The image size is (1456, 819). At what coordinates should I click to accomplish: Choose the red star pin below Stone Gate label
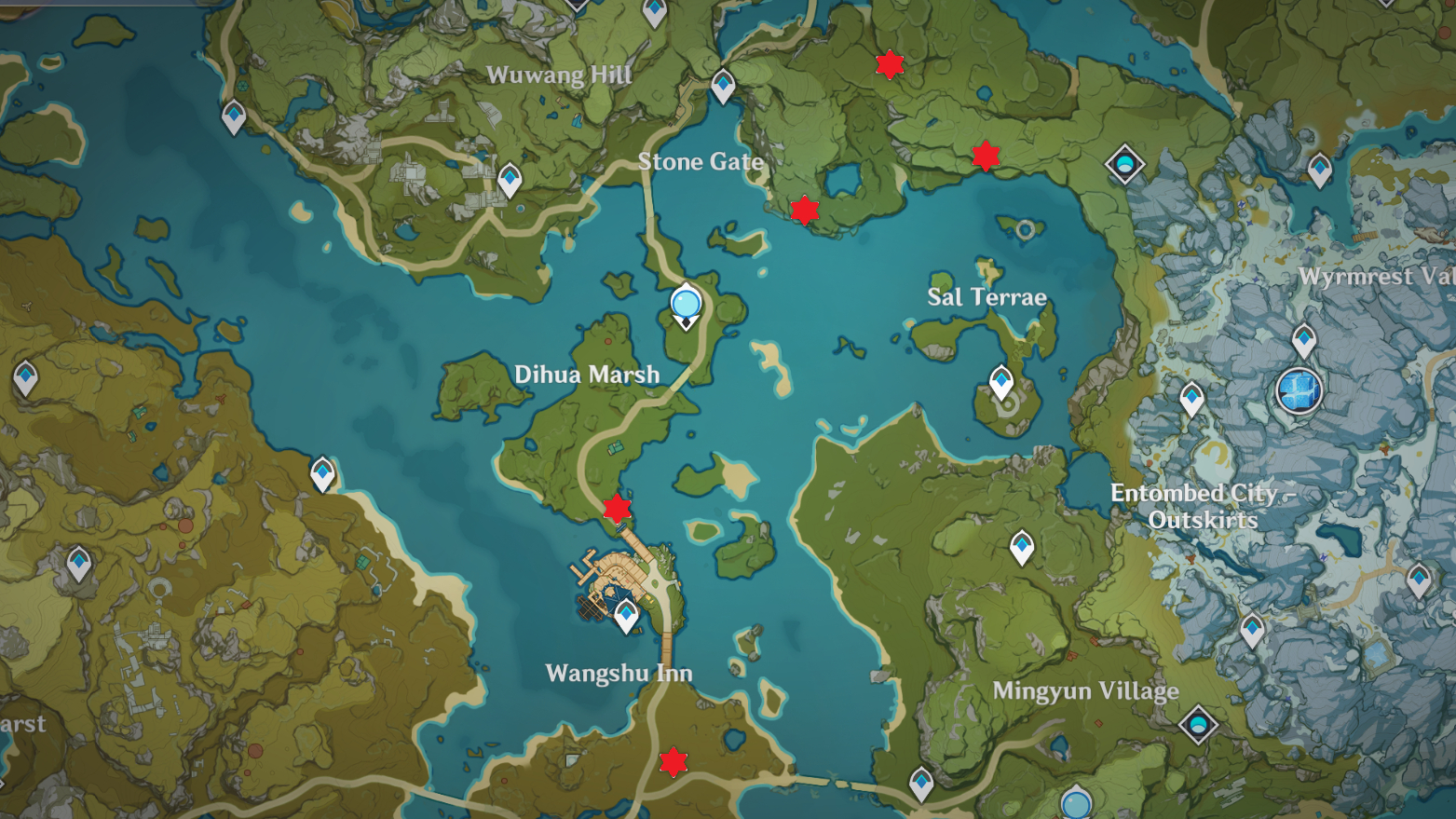pos(804,210)
